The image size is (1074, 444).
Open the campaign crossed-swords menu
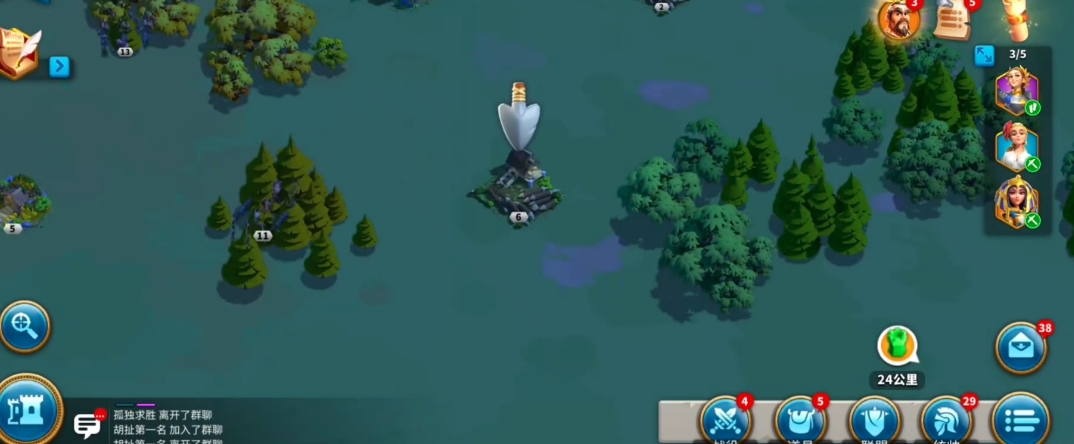tap(725, 421)
